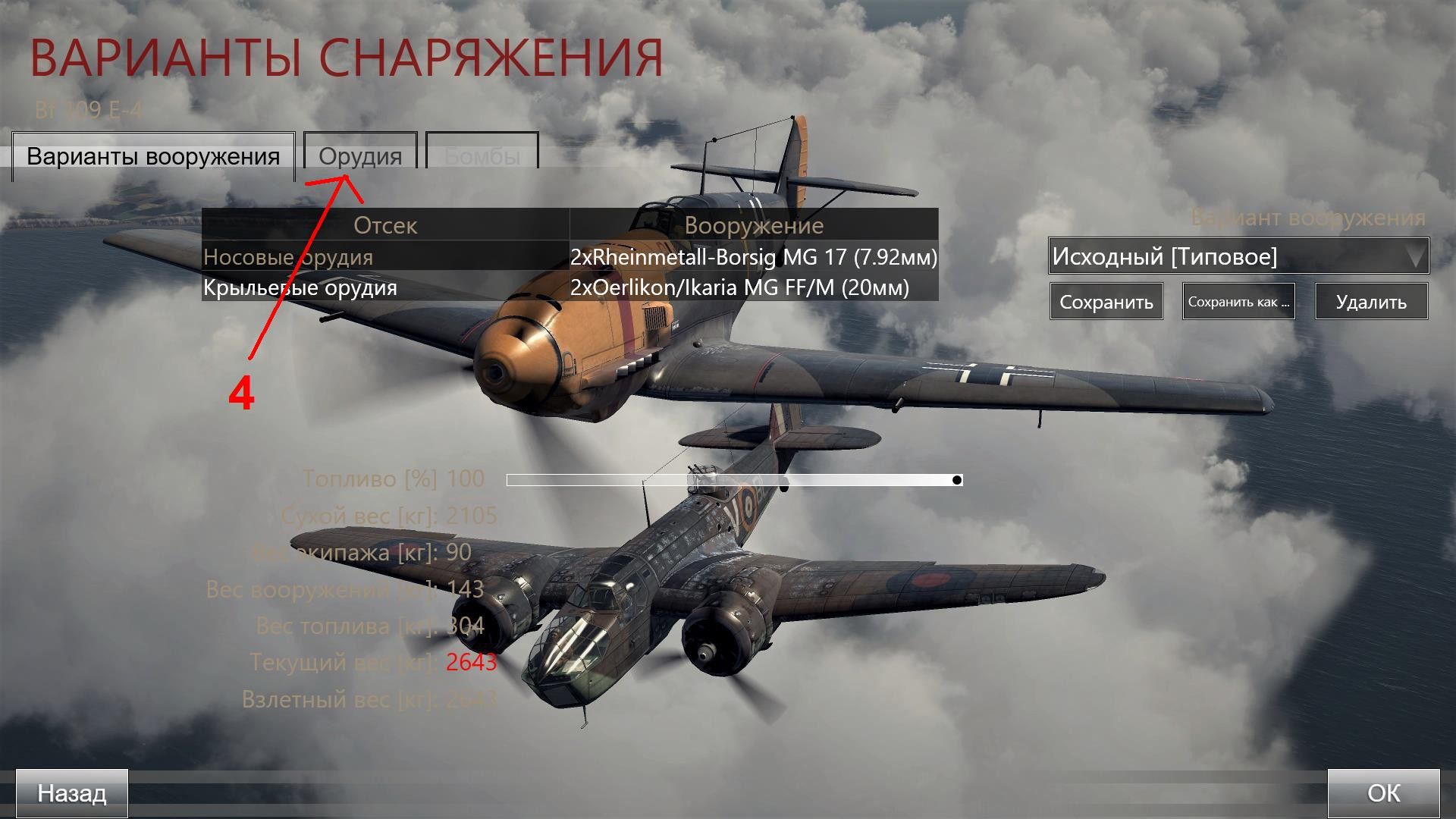The height and width of the screenshot is (819, 1456).
Task: Click the Сохранить button
Action: pos(1106,302)
